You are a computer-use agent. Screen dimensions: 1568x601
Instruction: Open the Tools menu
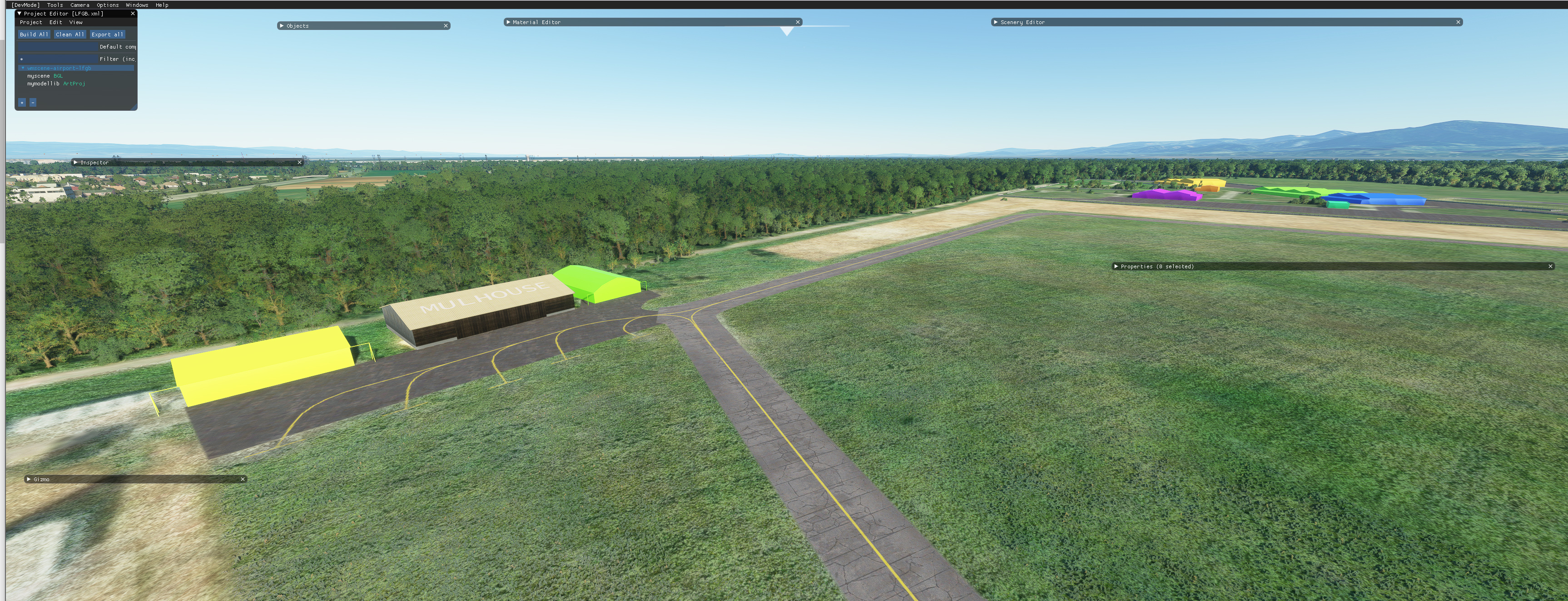point(55,5)
